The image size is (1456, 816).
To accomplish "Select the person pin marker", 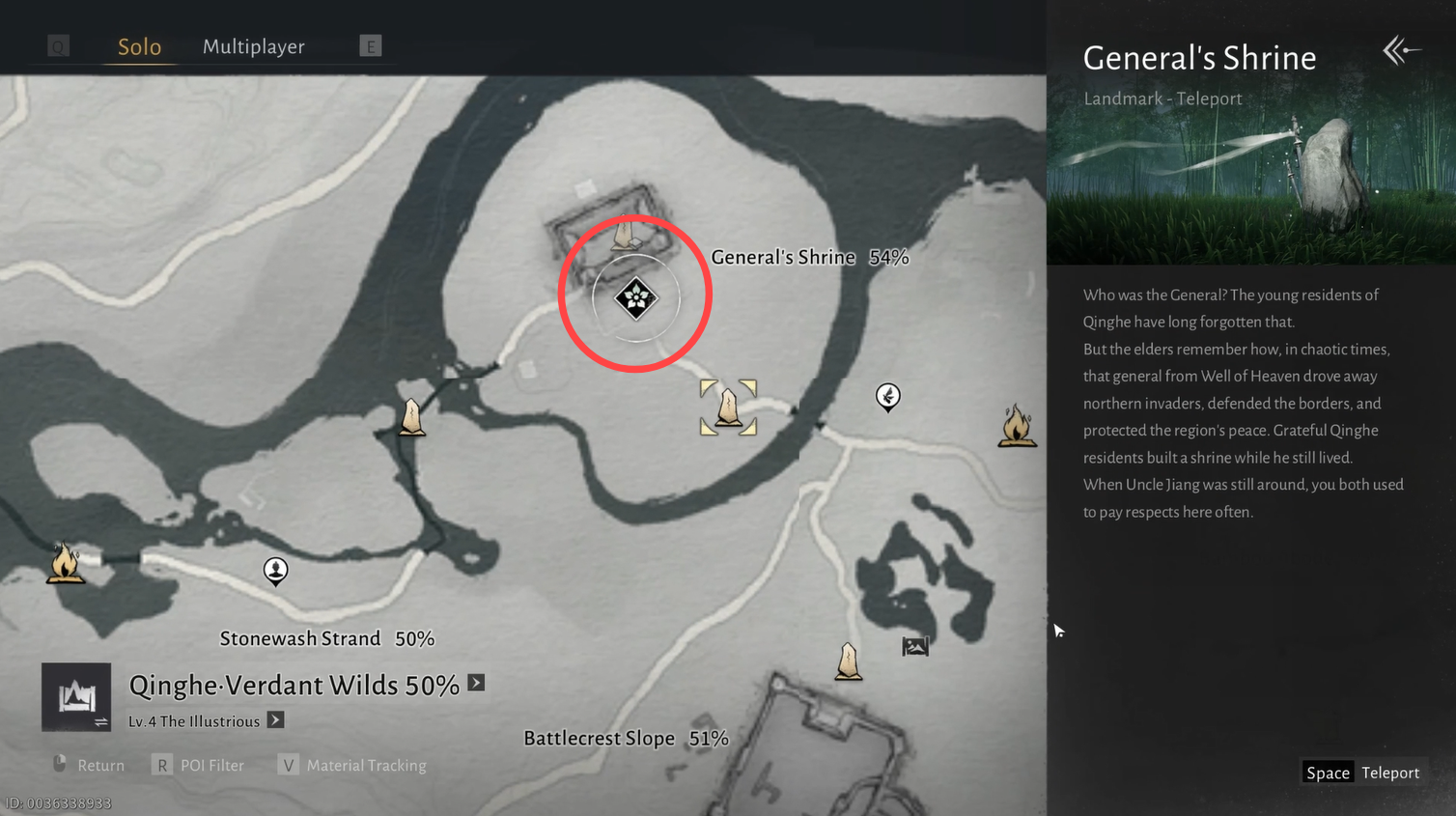I will pos(276,571).
